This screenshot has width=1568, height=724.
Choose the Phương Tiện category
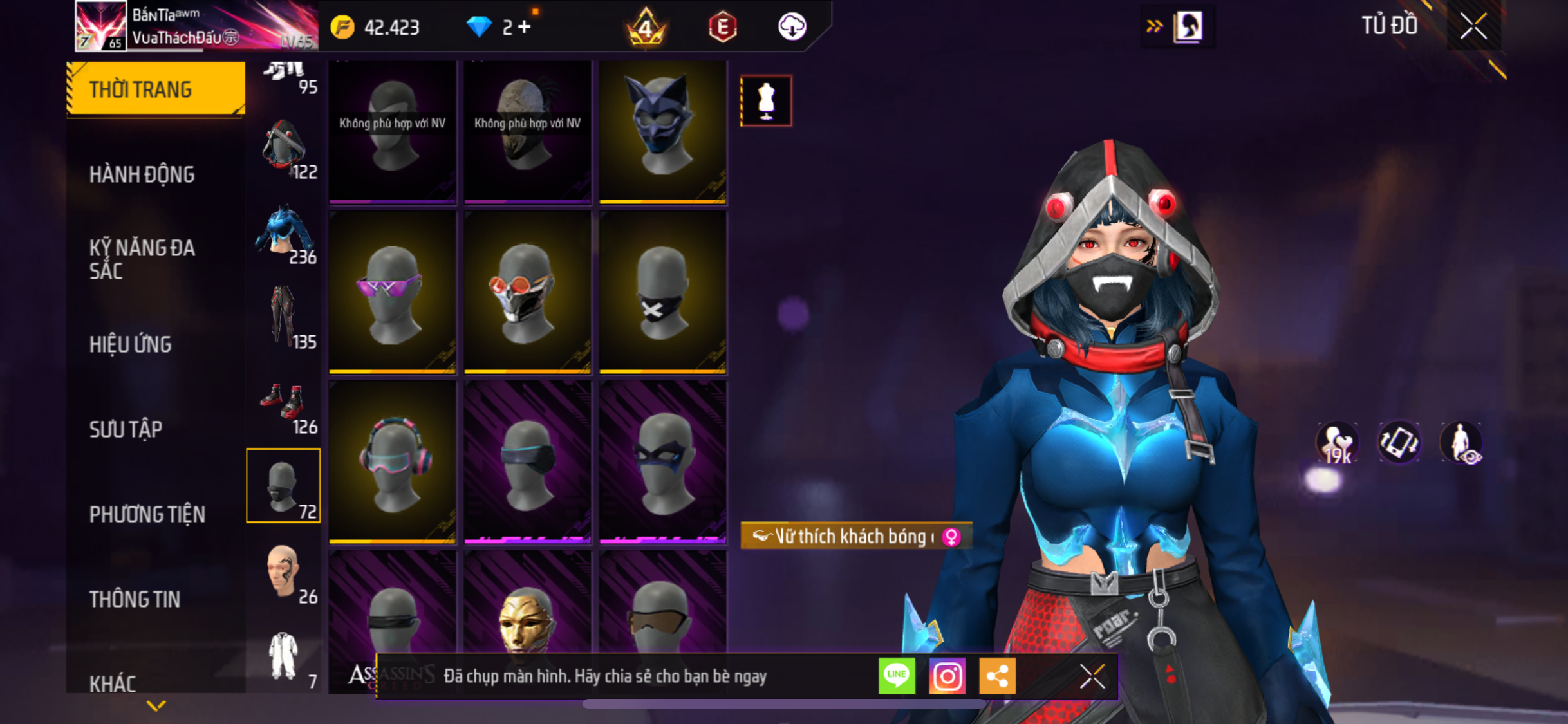pyautogui.click(x=147, y=514)
